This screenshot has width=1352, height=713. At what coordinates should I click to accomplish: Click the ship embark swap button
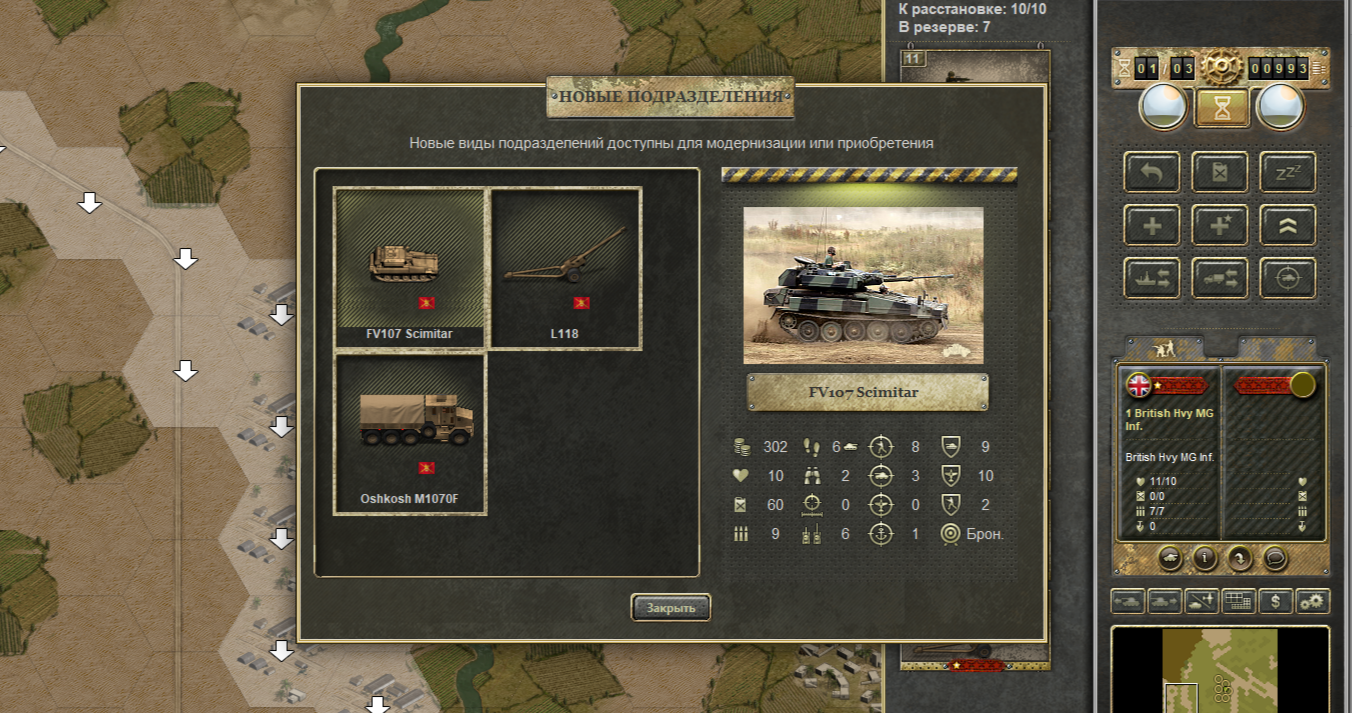point(1152,278)
